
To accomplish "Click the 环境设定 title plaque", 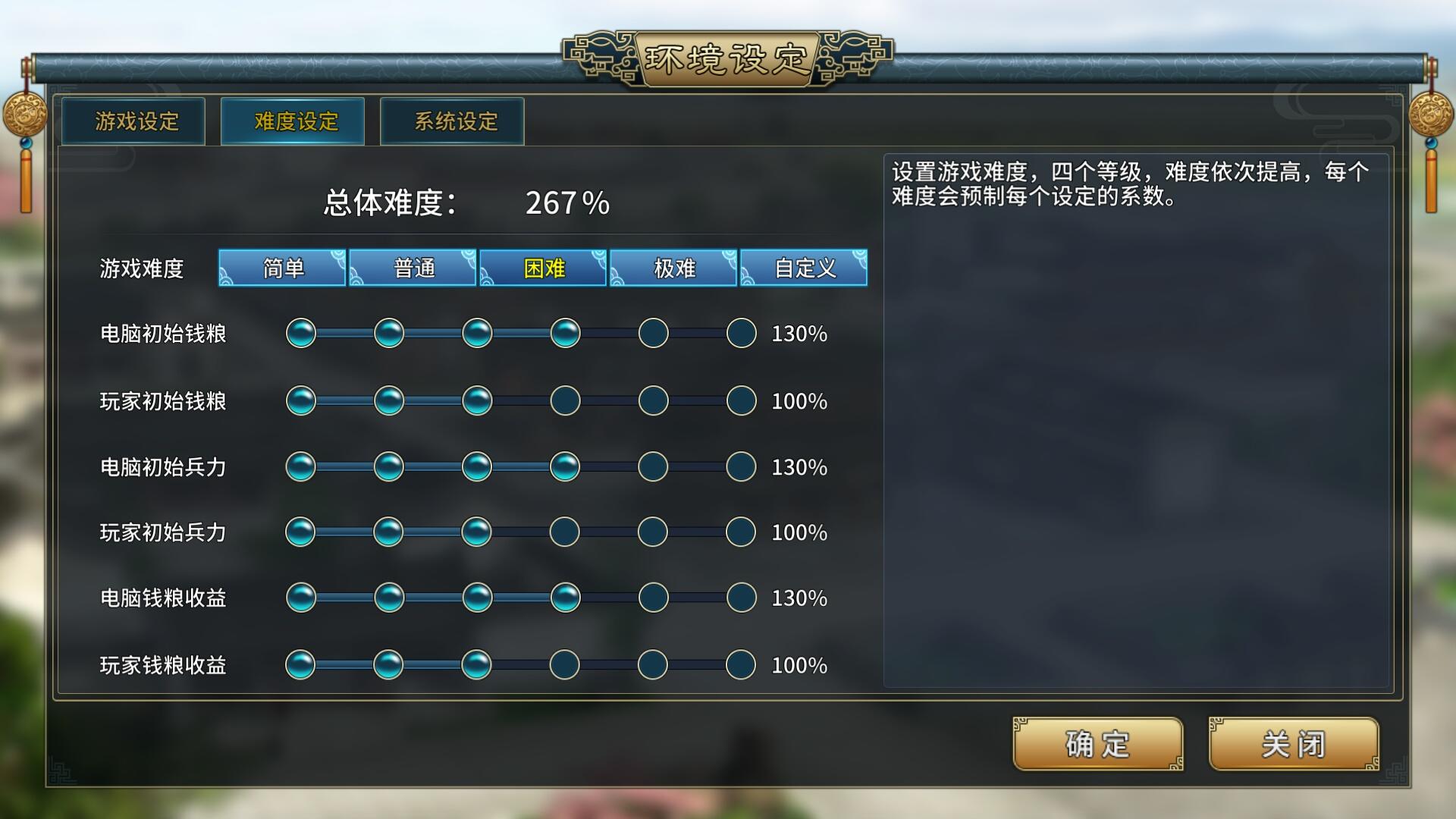I will coord(726,57).
